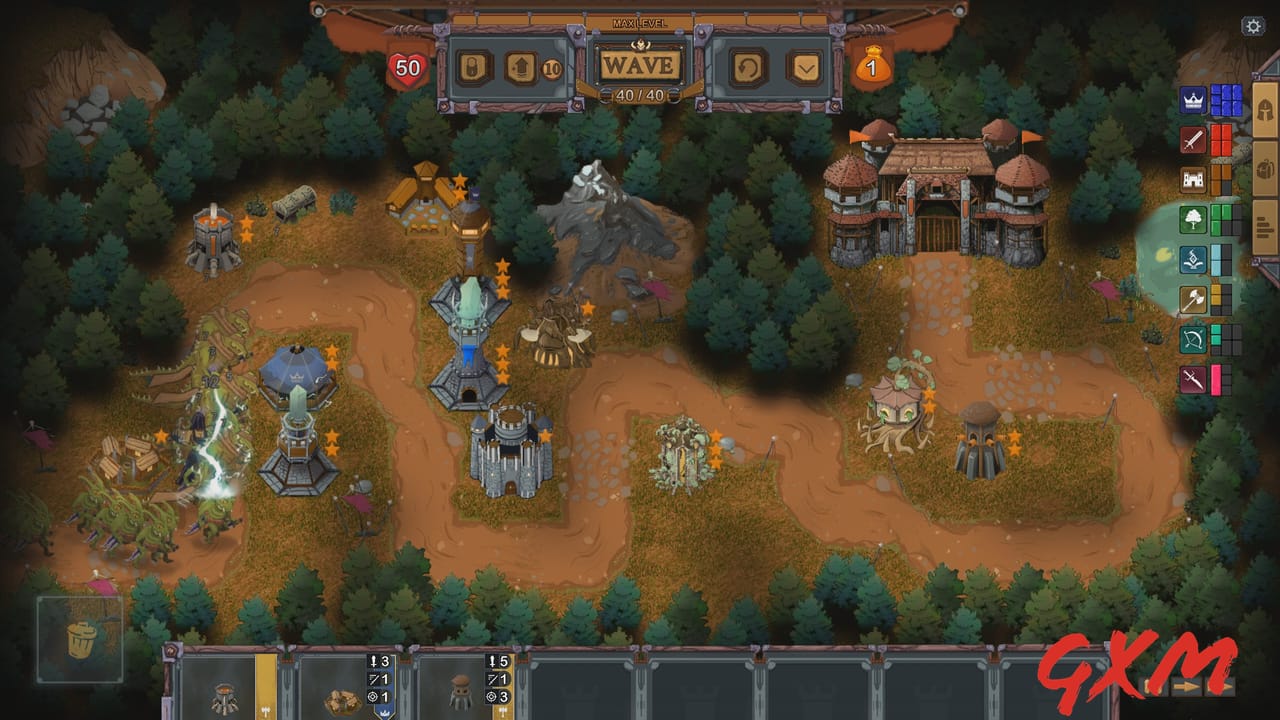Expand the chevron dropdown beside the restart icon
This screenshot has width=1280, height=720.
coord(804,67)
